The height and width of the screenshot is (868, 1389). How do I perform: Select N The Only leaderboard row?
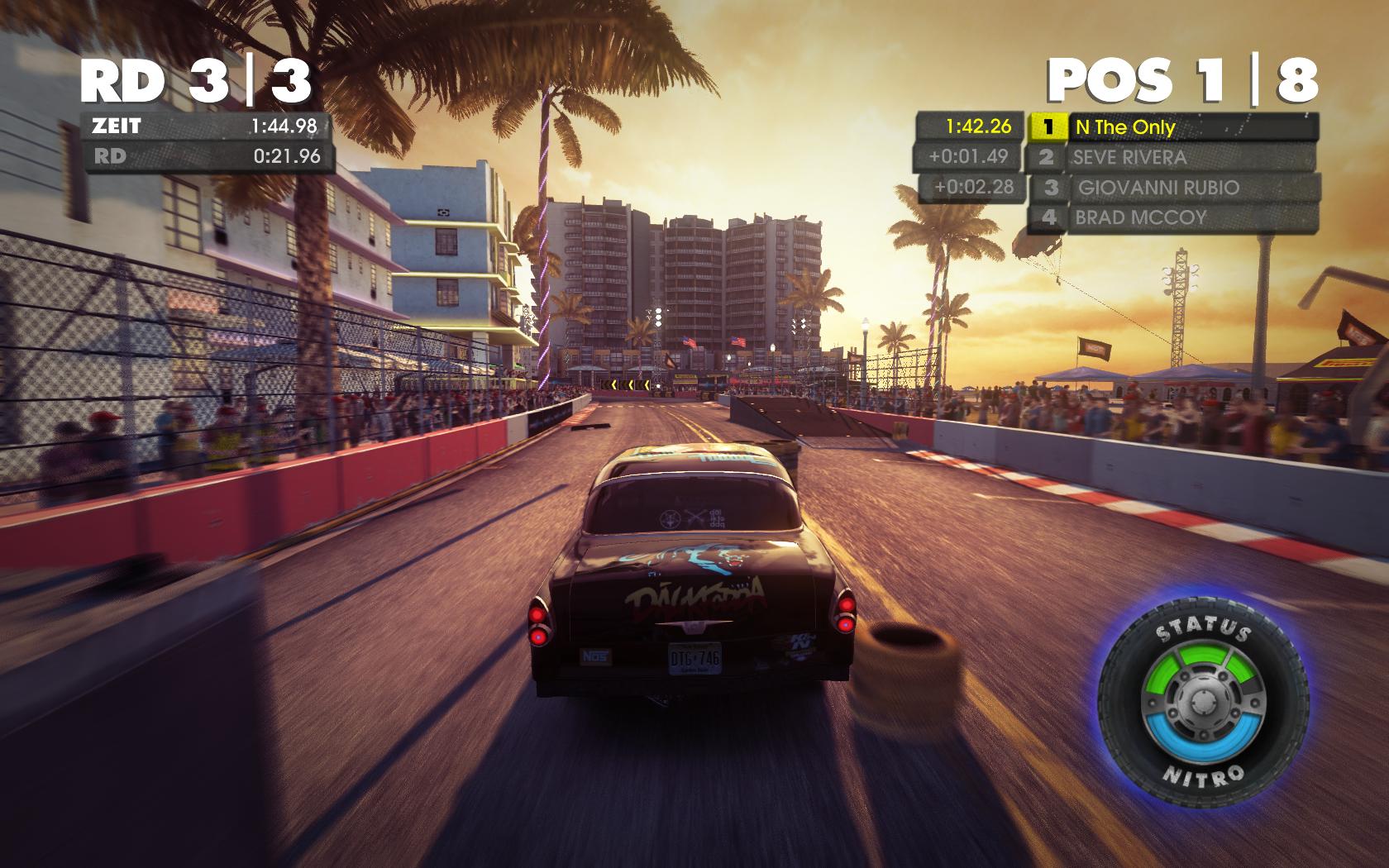1172,127
